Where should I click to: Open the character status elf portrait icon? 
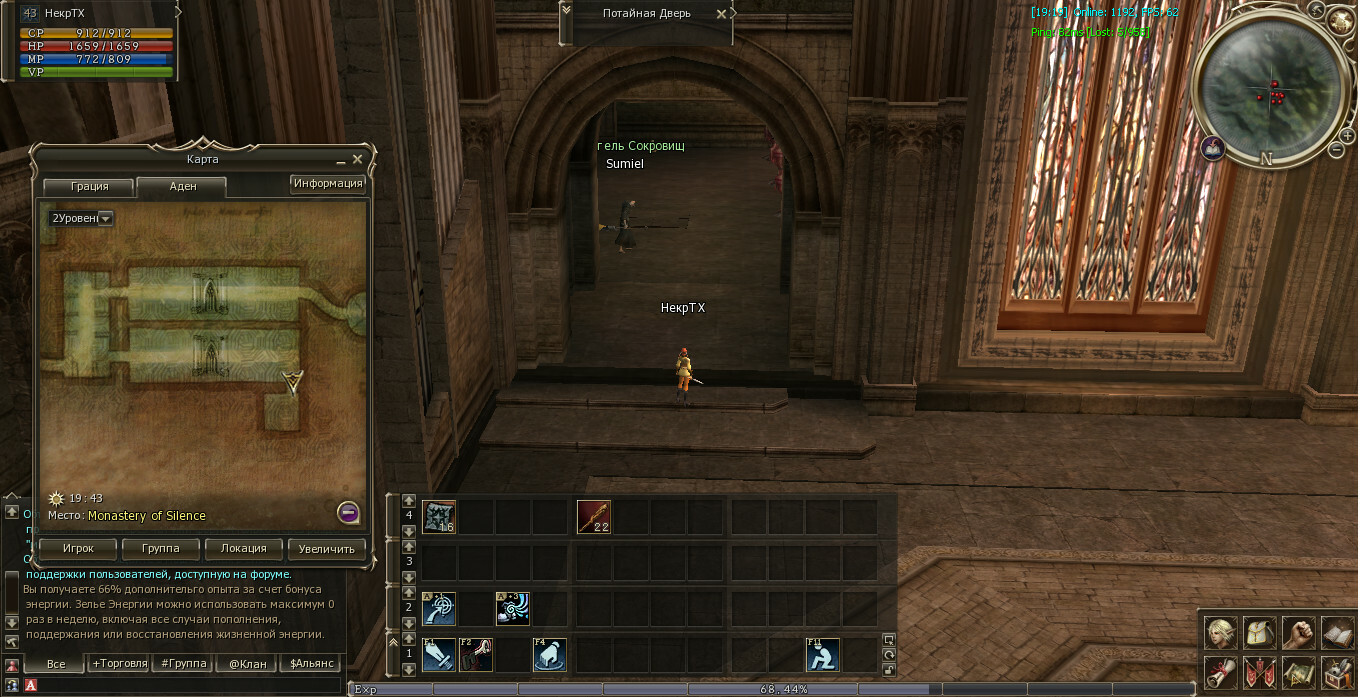point(1221,632)
